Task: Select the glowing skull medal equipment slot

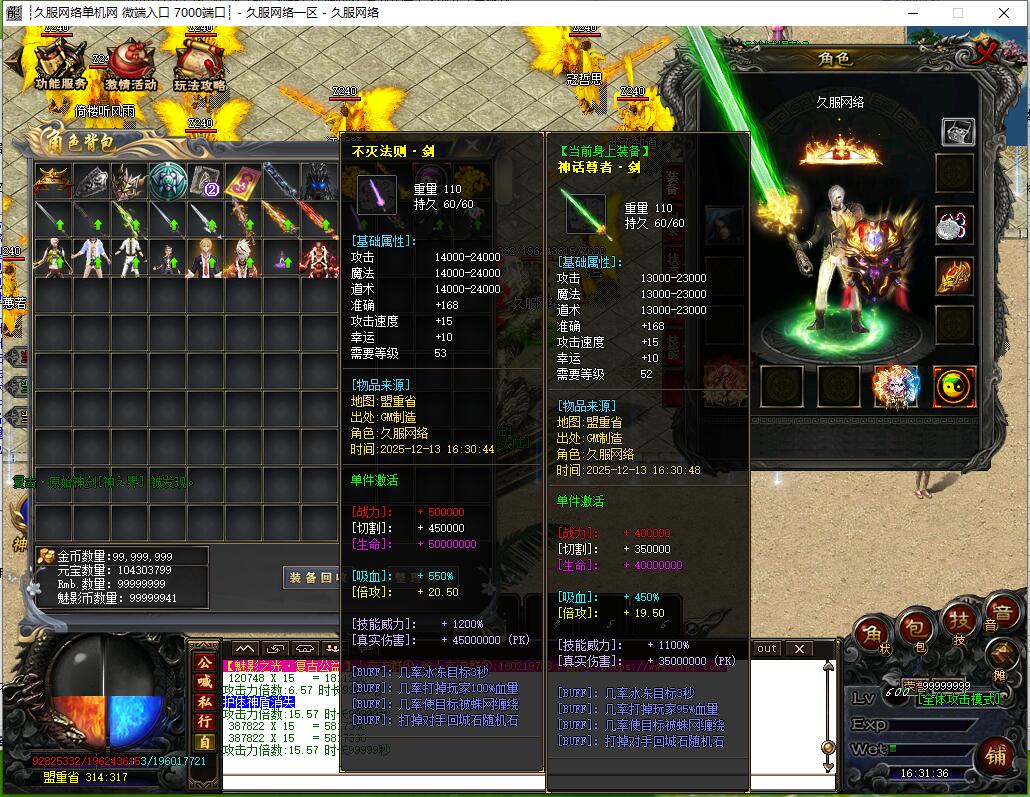Action: click(896, 386)
